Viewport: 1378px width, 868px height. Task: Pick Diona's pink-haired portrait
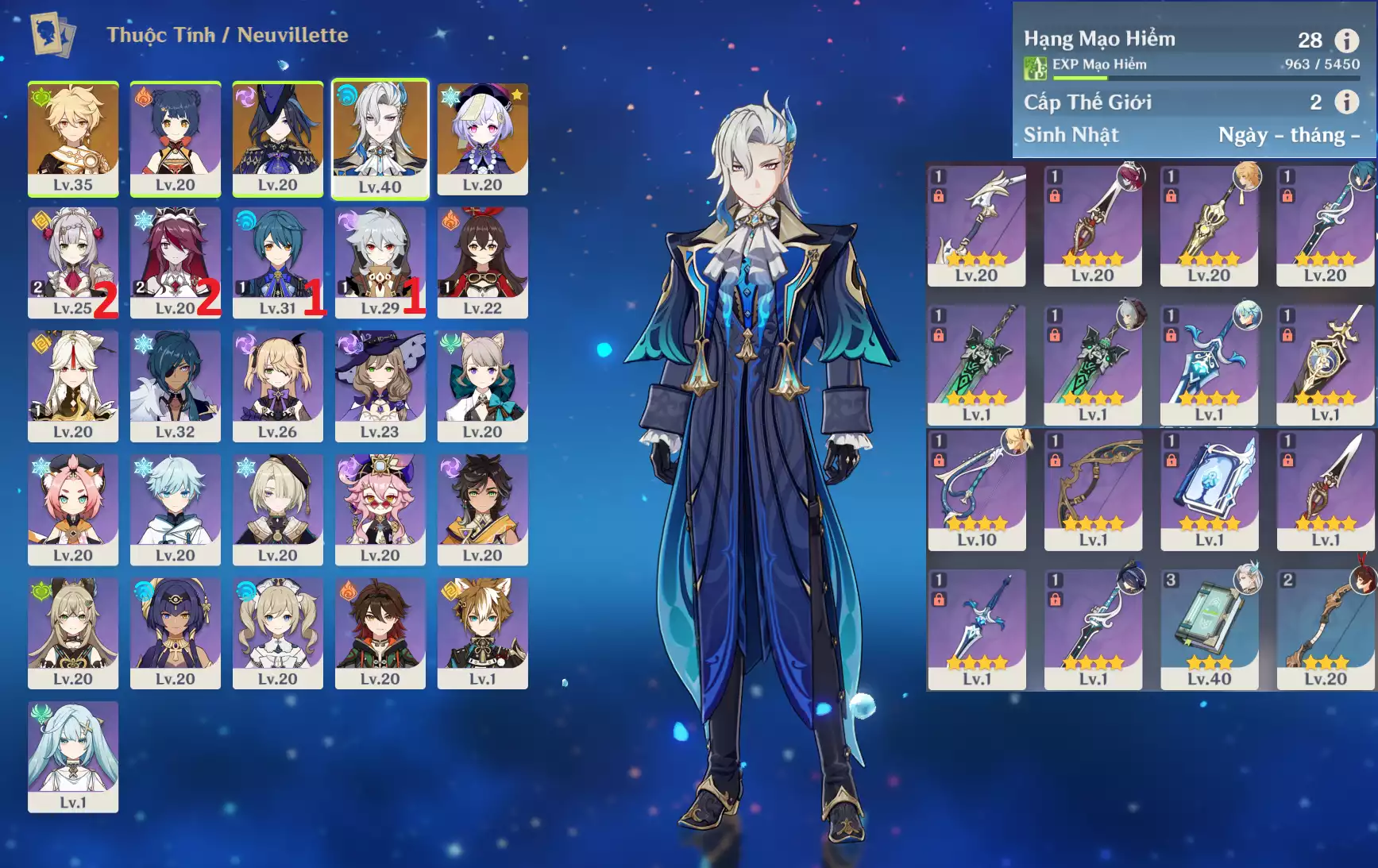pos(73,509)
